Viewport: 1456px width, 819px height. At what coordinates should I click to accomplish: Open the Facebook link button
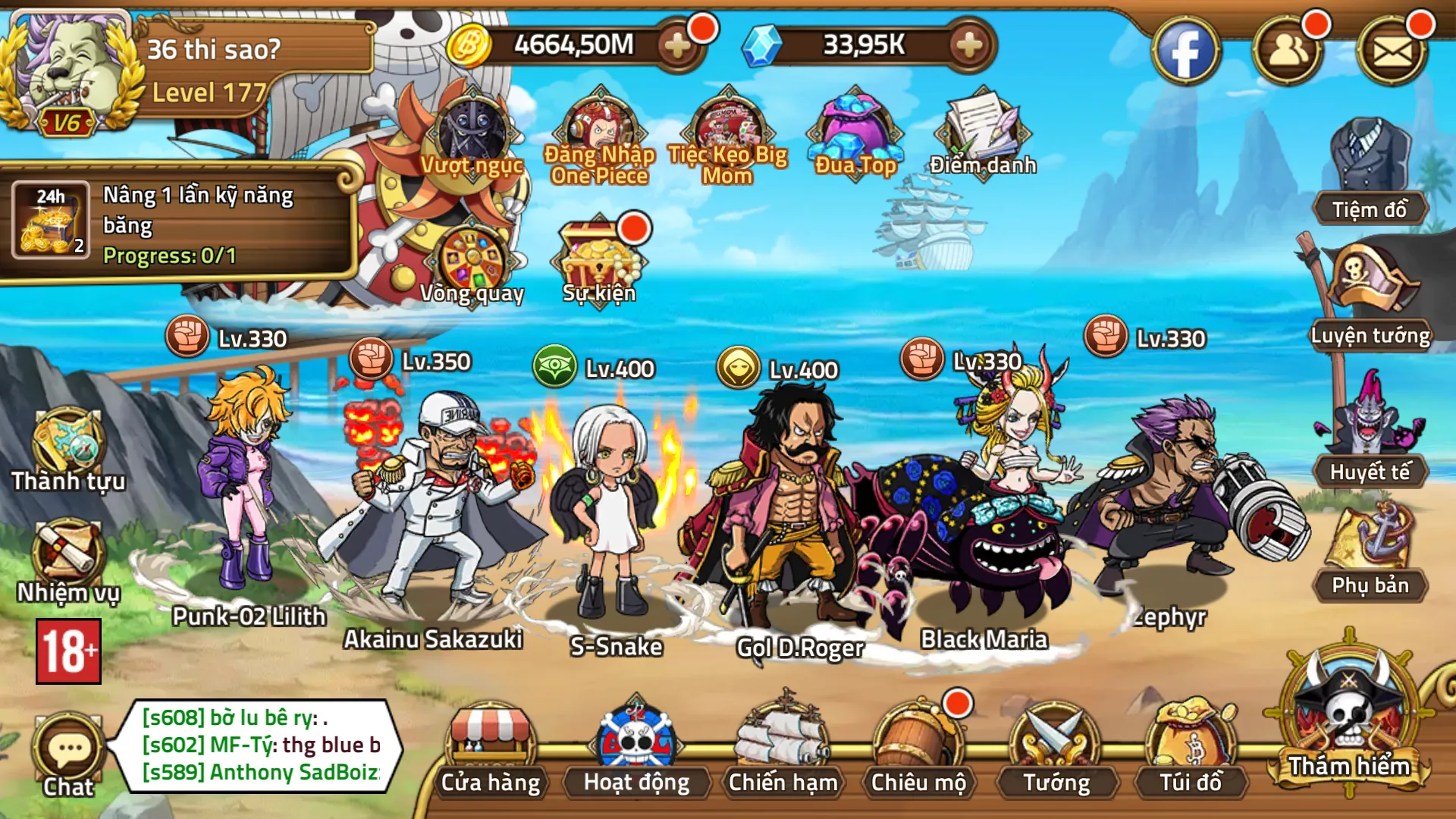[x=1185, y=52]
